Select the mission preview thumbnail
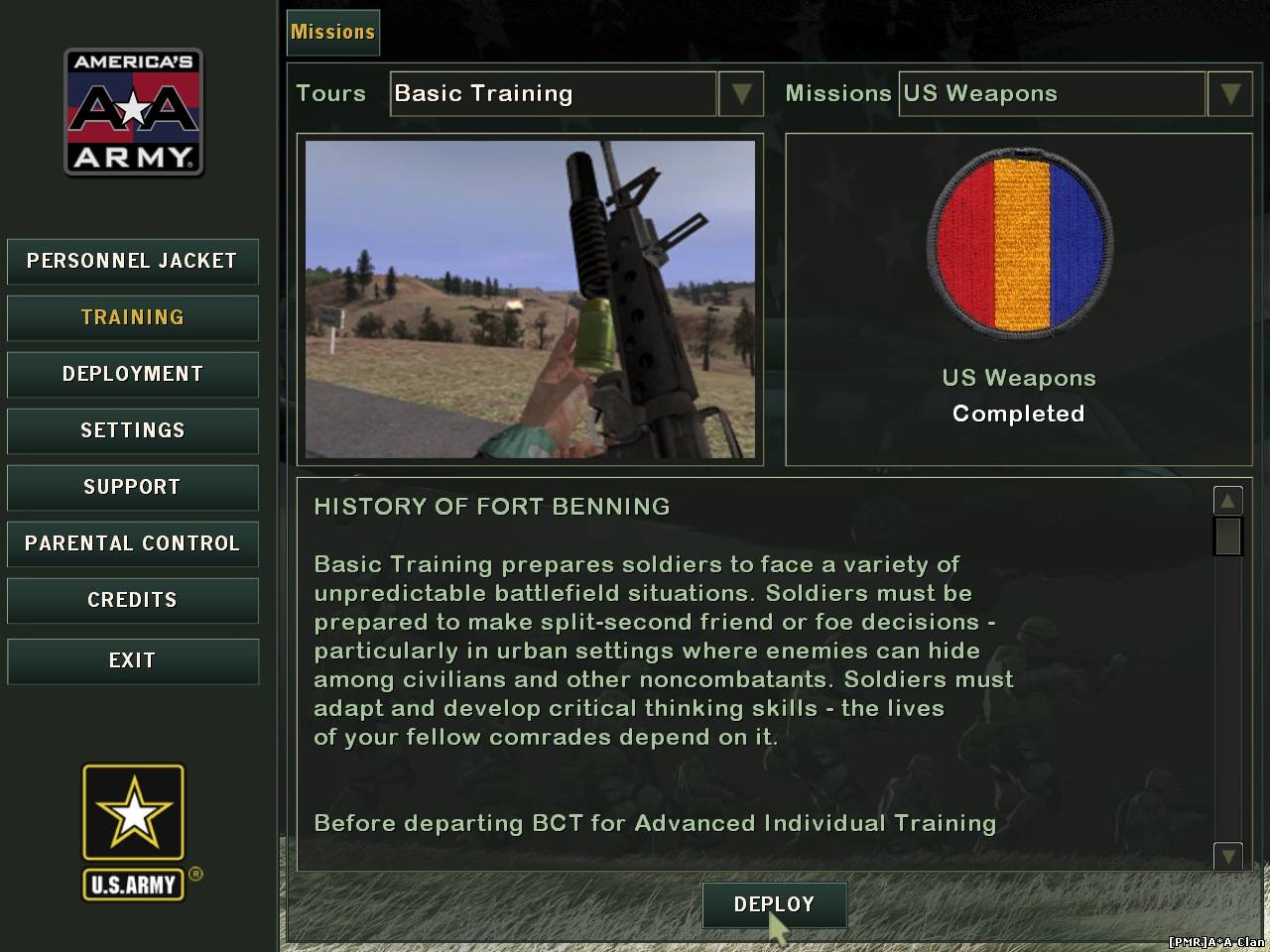1270x952 pixels. coord(530,299)
